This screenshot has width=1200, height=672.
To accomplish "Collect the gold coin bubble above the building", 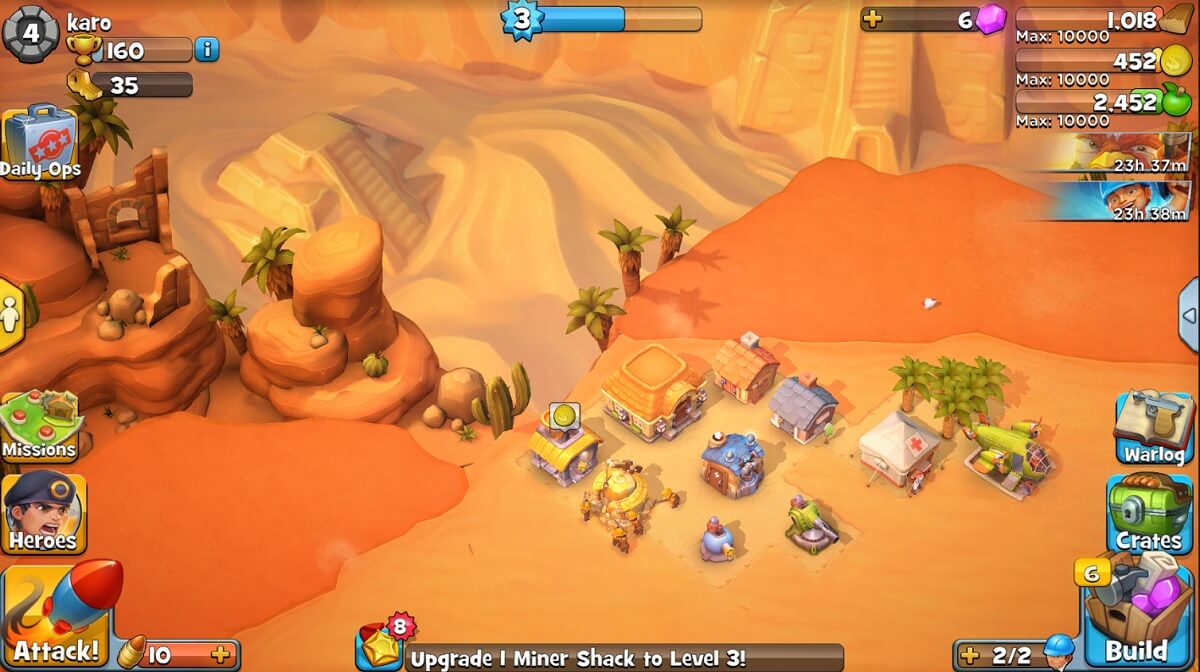I will [564, 415].
